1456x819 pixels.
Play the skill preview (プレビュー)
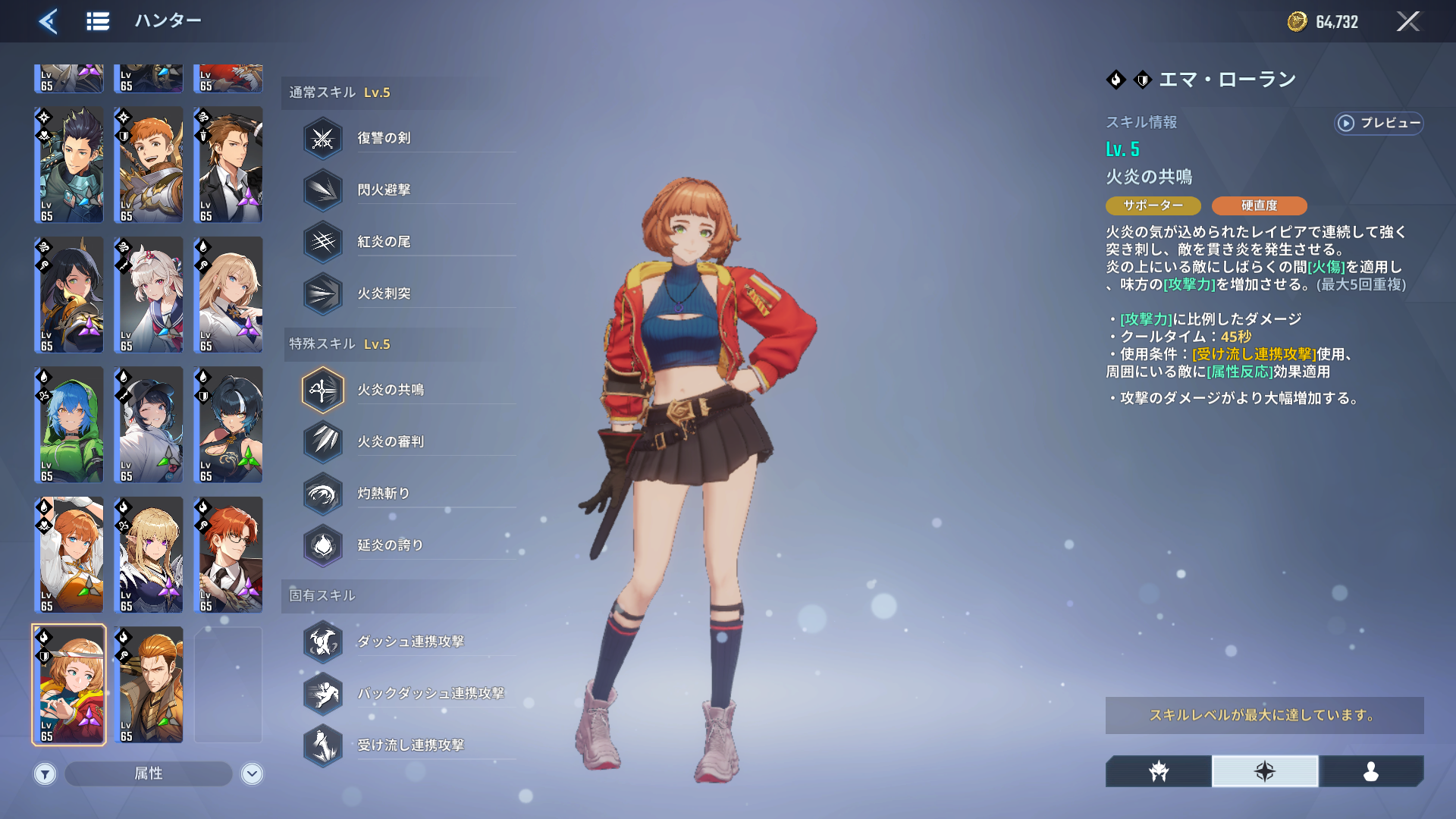coord(1379,123)
